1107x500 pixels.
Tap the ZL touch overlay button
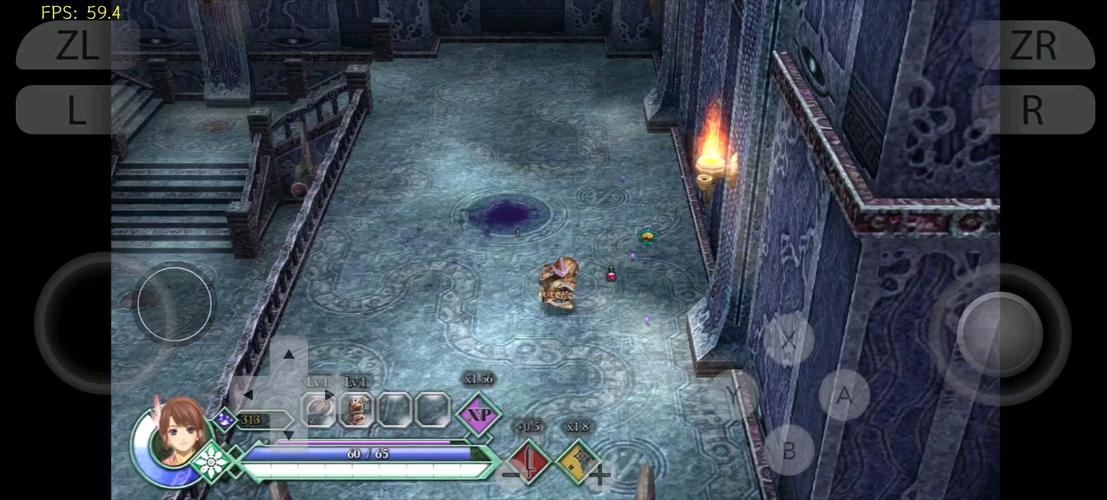tap(76, 45)
